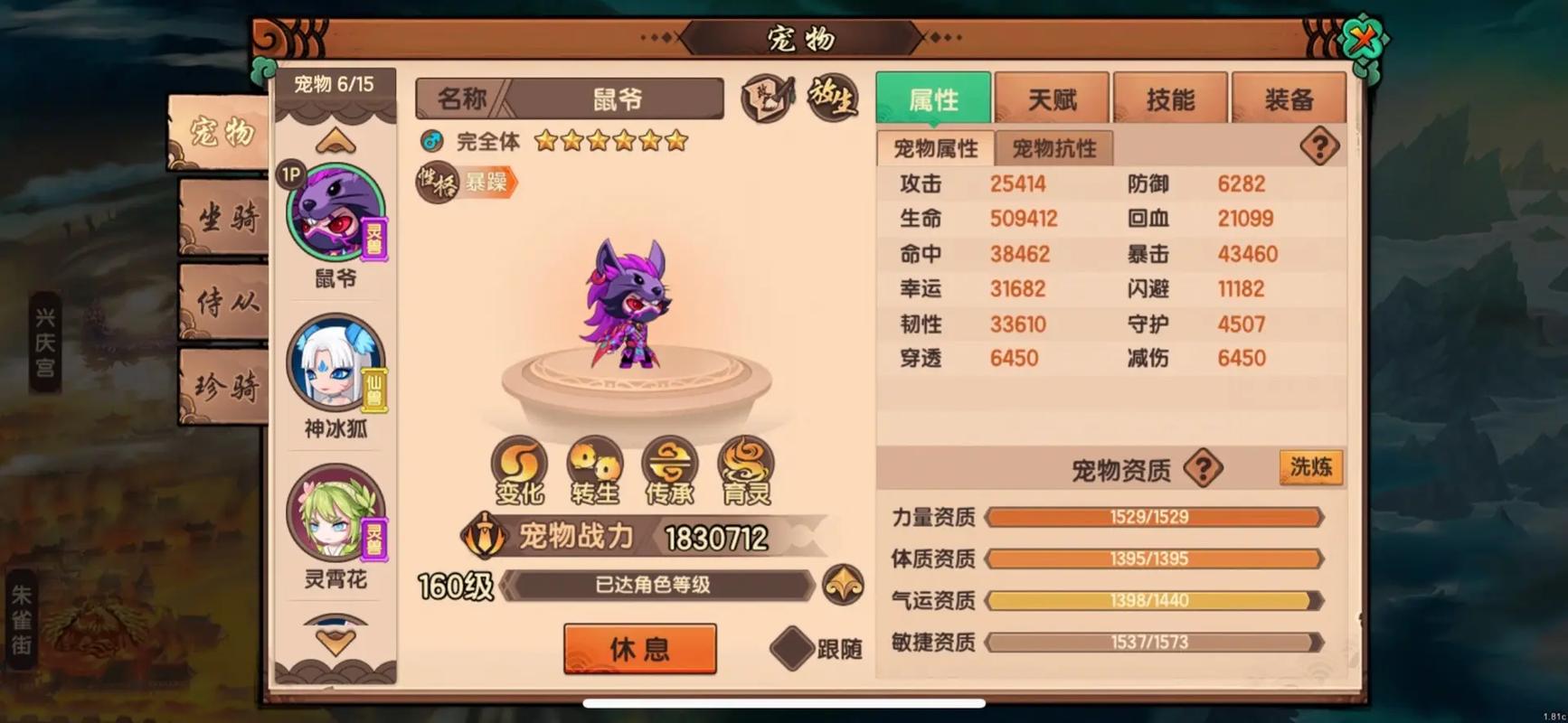Click the 性格 暴躁 temperament badge
This screenshot has width=1568, height=723.
(466, 182)
